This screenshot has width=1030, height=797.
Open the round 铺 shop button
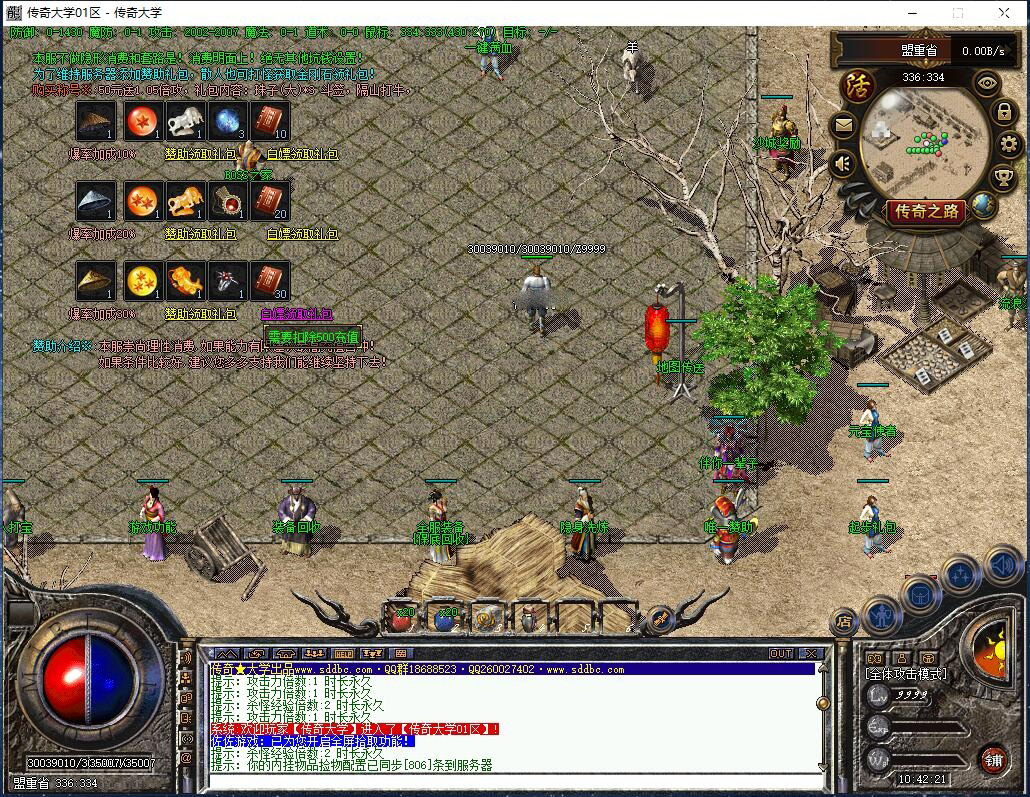pos(992,759)
